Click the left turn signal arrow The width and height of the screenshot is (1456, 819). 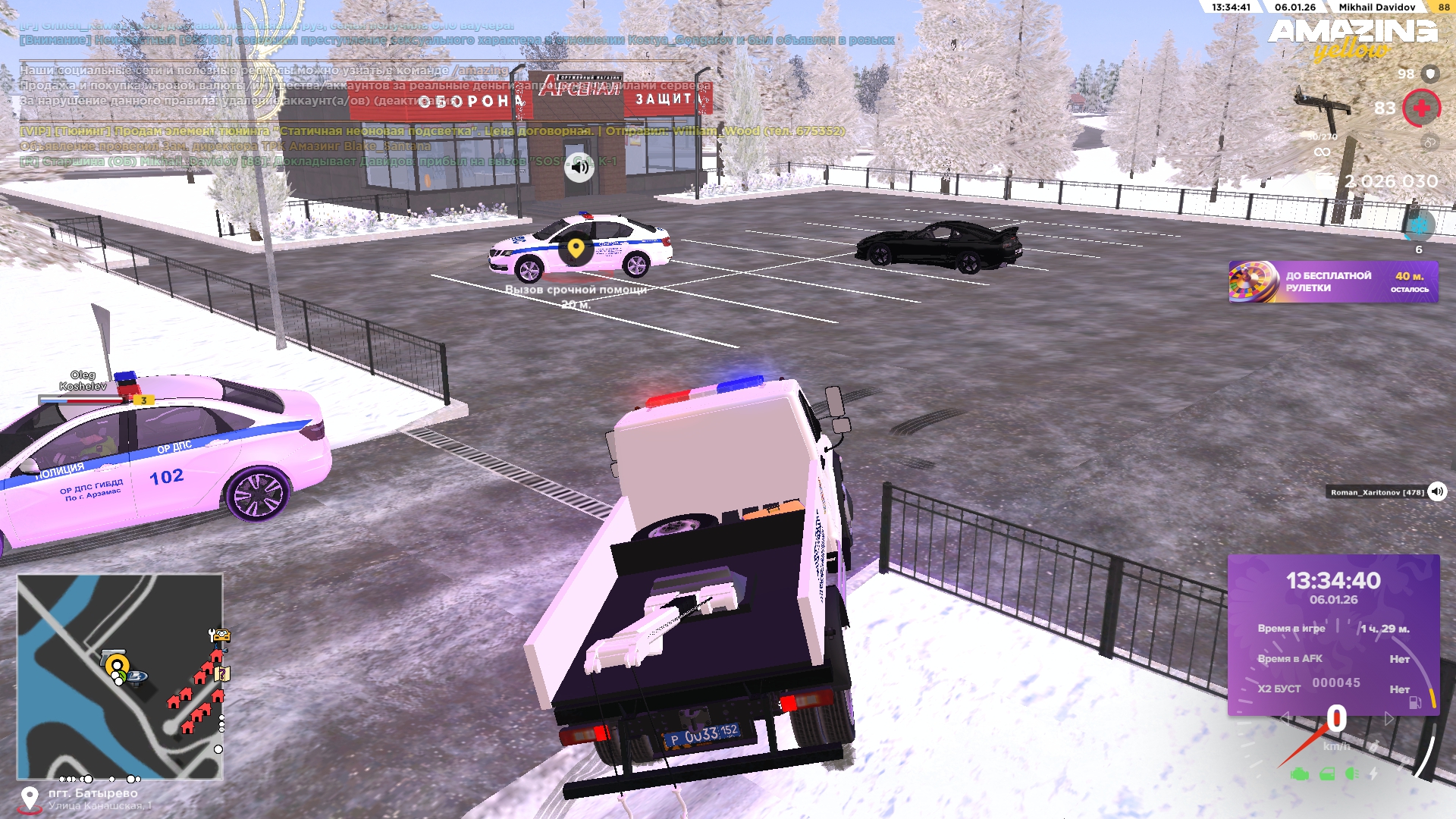[1285, 718]
